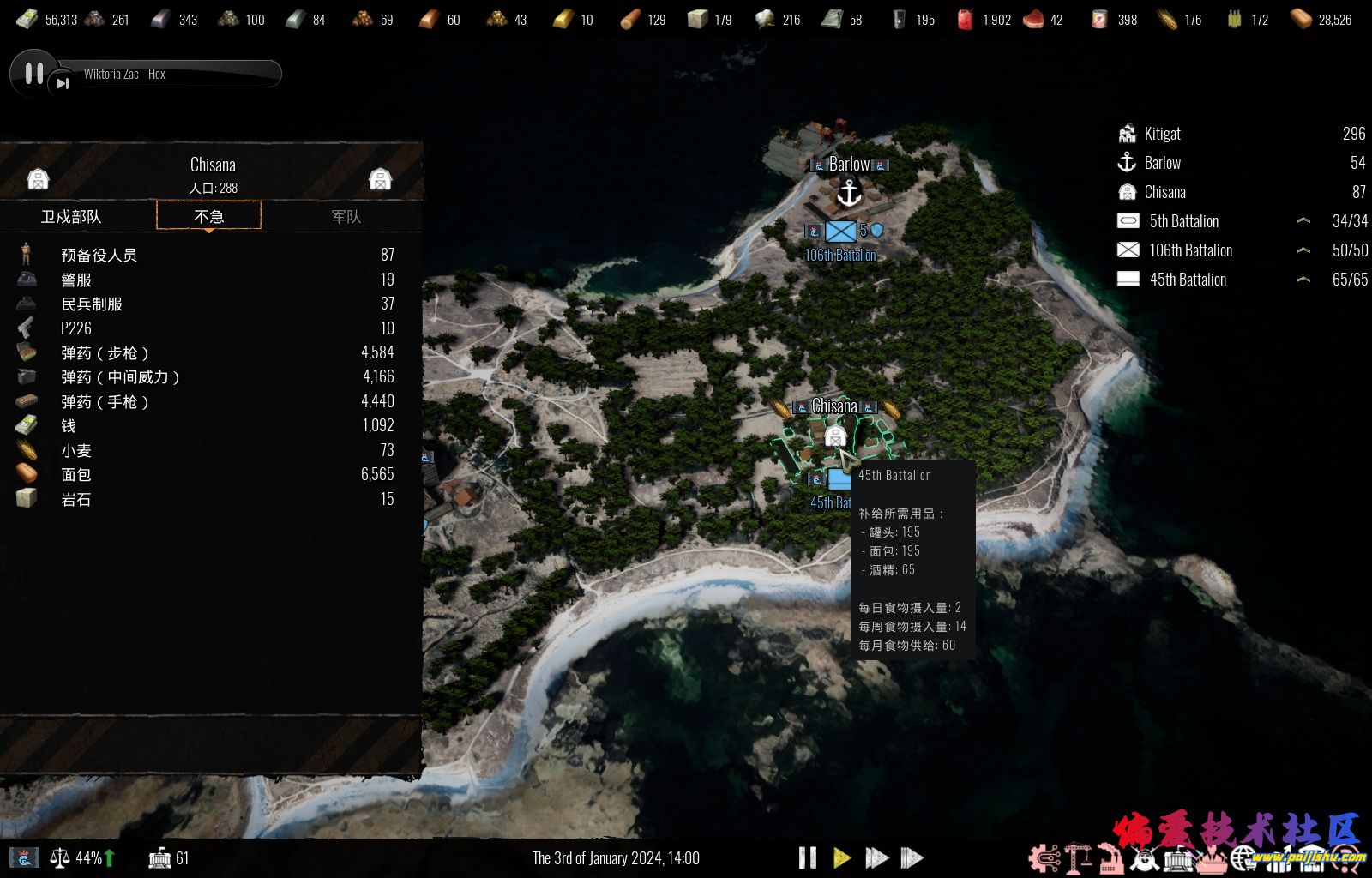
Task: Select Barlow port in the list
Action: [x=1162, y=163]
